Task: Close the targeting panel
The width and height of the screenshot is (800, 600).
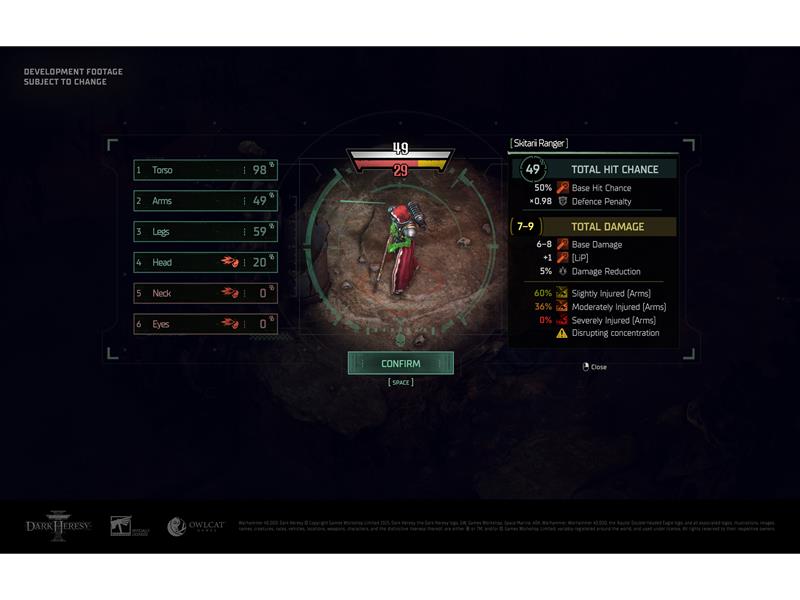Action: point(594,367)
